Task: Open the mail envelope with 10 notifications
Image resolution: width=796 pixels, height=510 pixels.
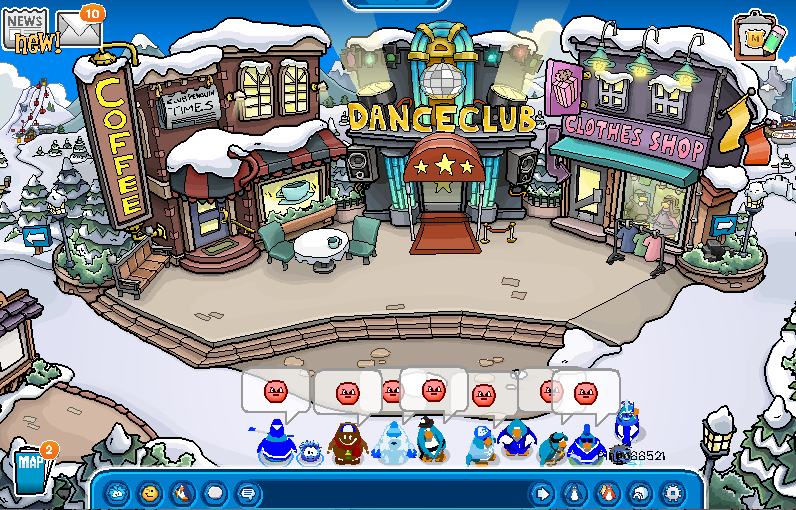Action: tap(80, 29)
